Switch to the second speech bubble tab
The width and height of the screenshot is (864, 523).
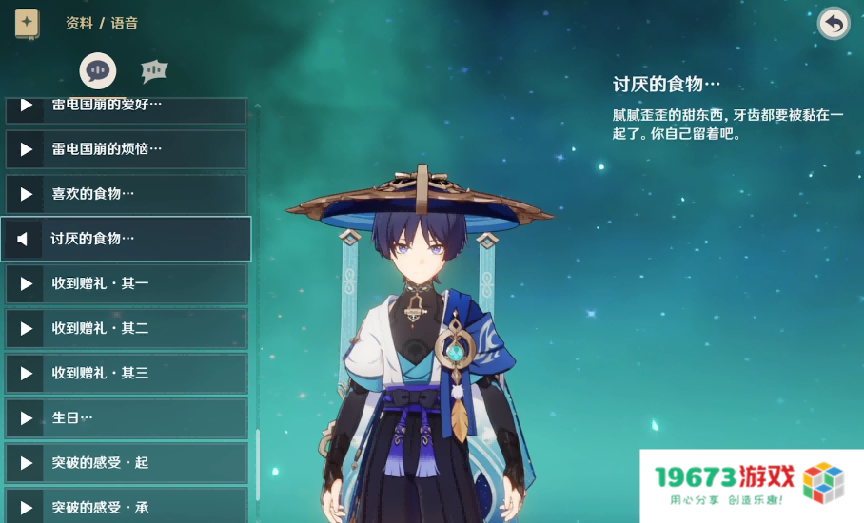point(153,71)
